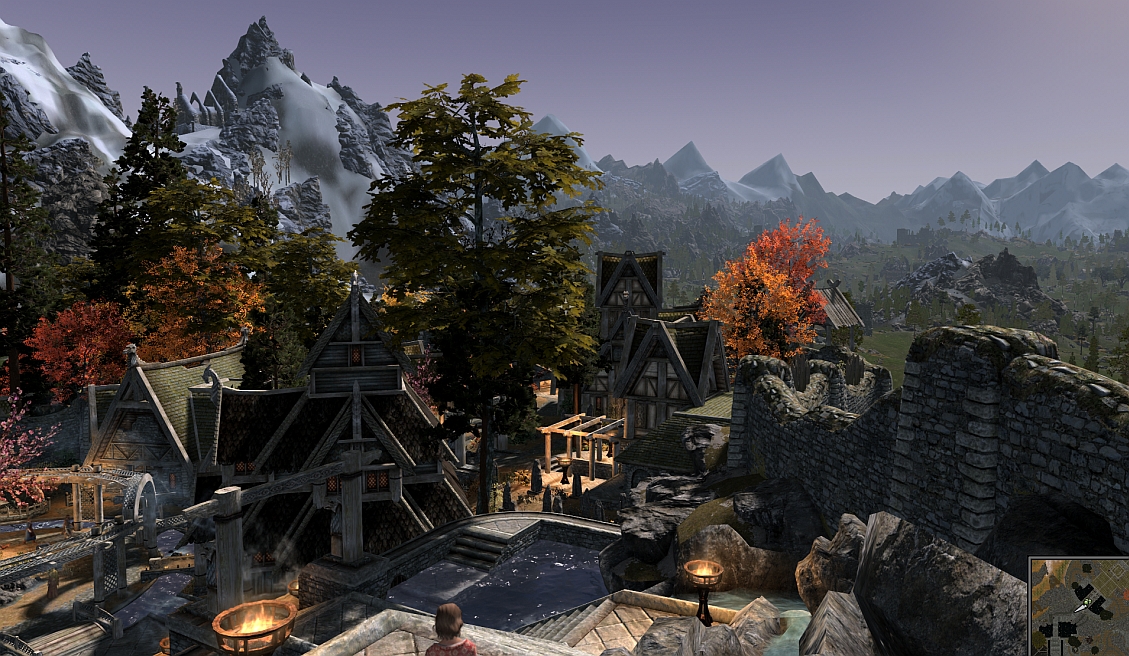Open the minimap in the corner
This screenshot has height=656, width=1129.
point(1080,607)
